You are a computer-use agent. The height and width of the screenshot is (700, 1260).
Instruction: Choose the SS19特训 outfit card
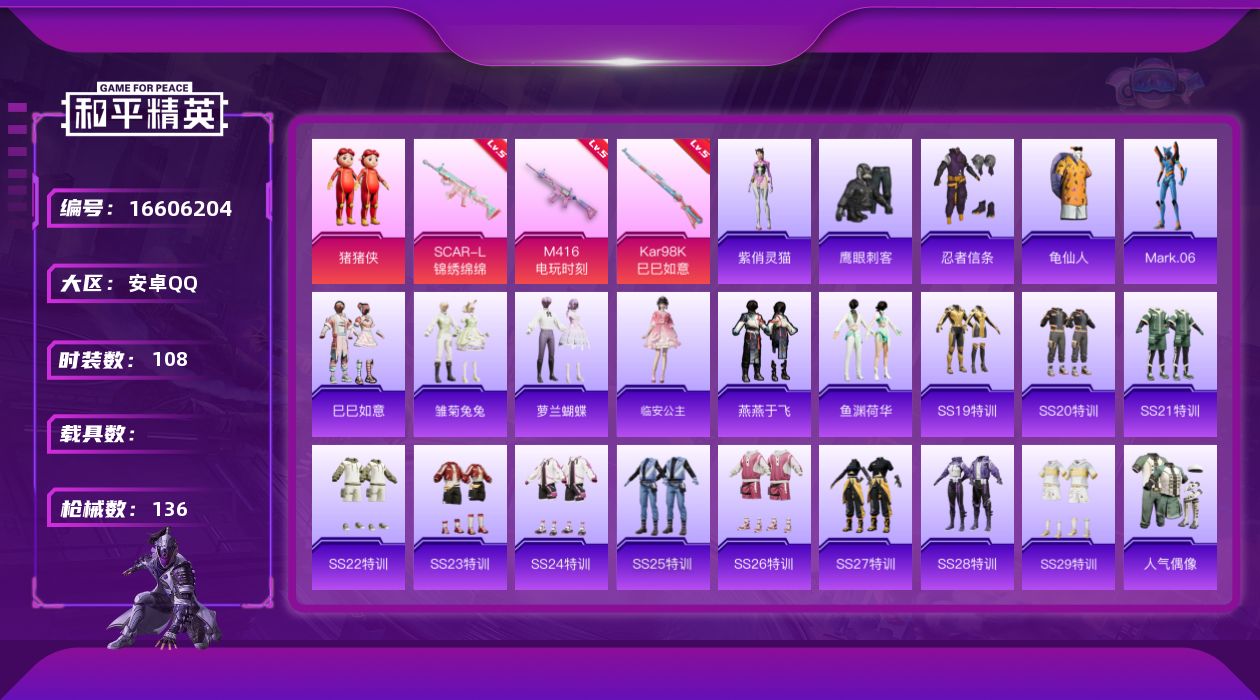(x=967, y=364)
